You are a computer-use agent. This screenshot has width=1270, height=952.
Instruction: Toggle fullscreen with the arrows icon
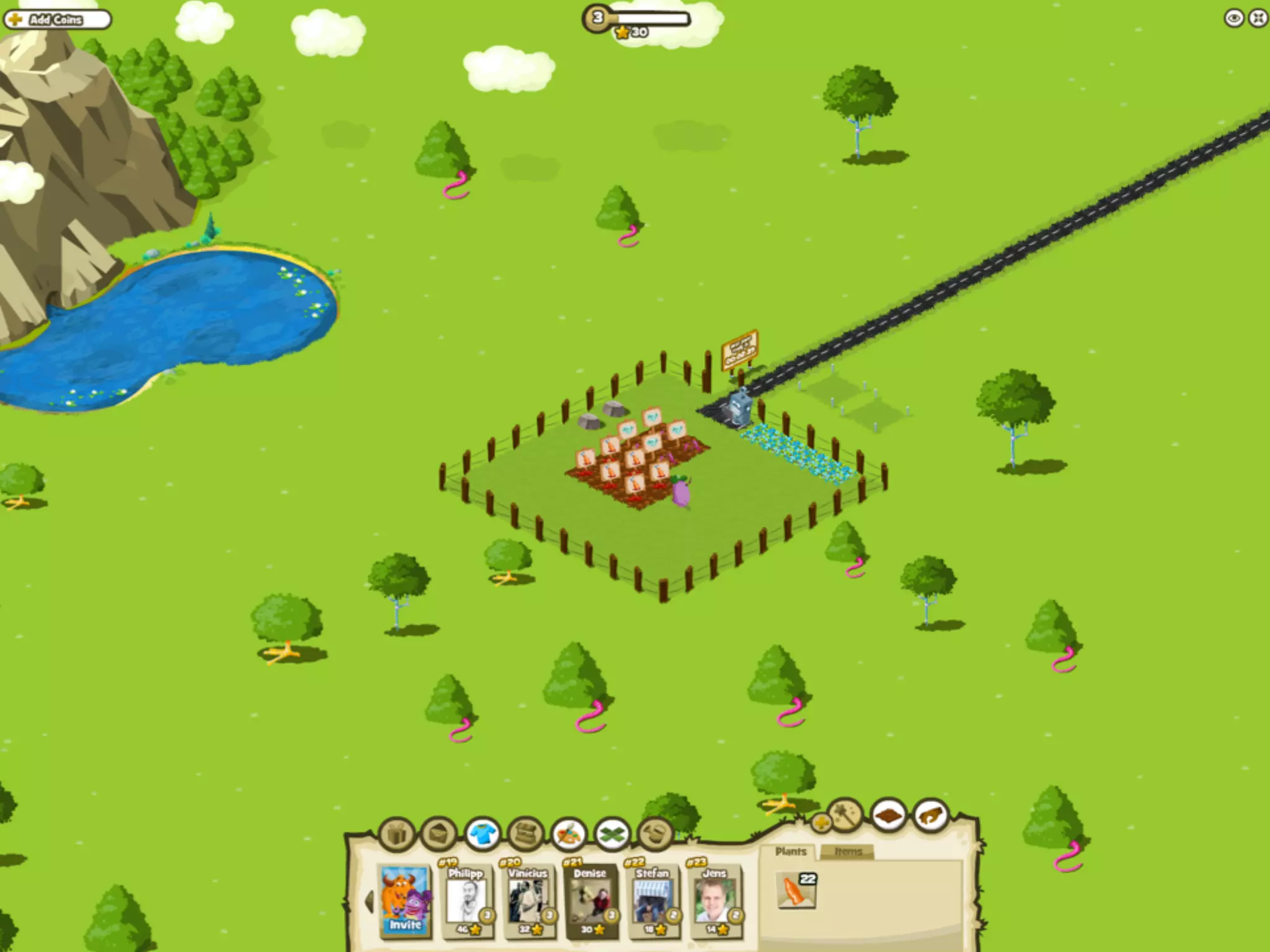[1258, 18]
